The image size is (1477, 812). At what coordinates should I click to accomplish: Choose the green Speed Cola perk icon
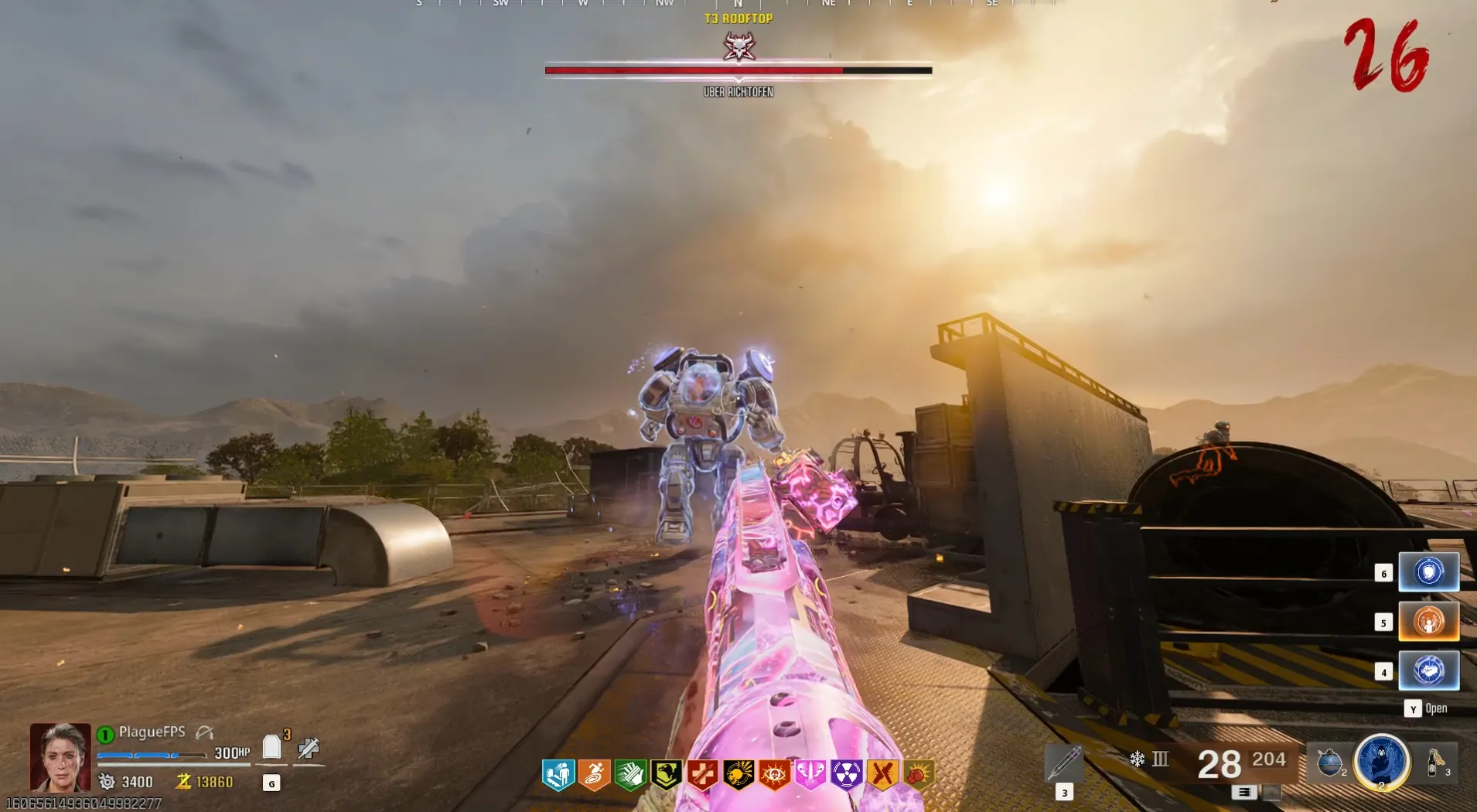coord(630,774)
